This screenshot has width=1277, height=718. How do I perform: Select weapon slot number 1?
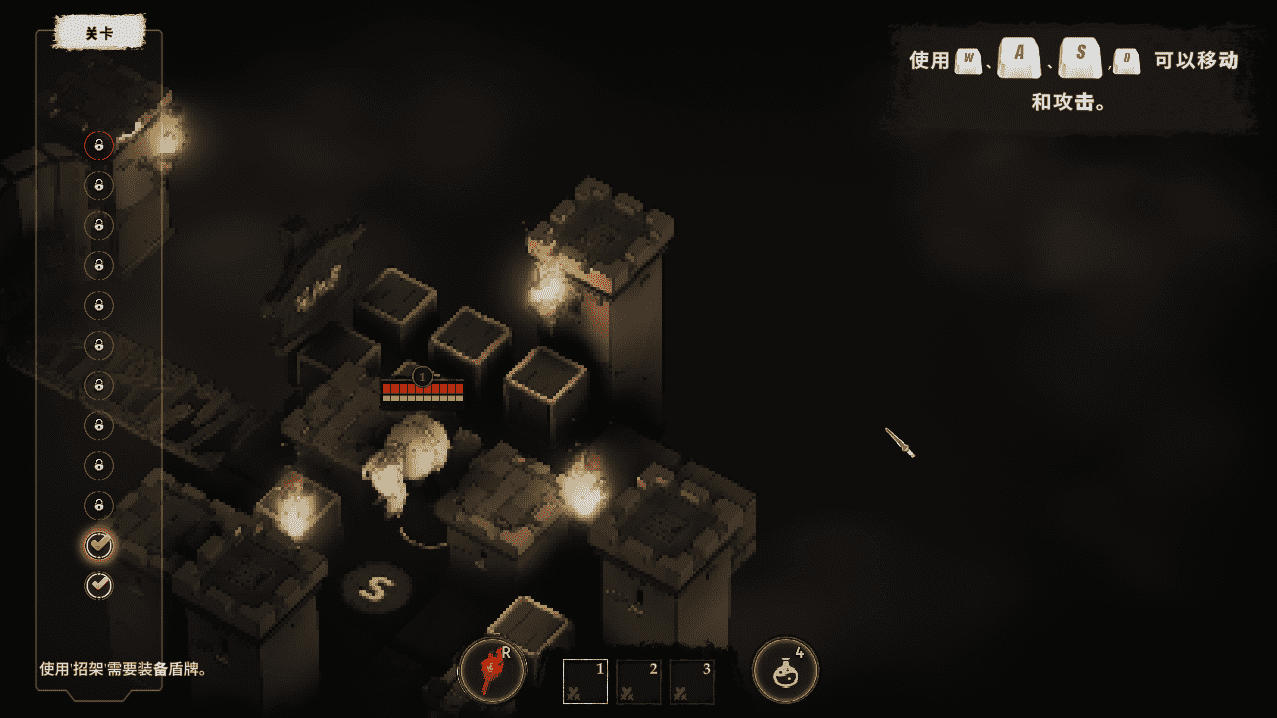[586, 681]
